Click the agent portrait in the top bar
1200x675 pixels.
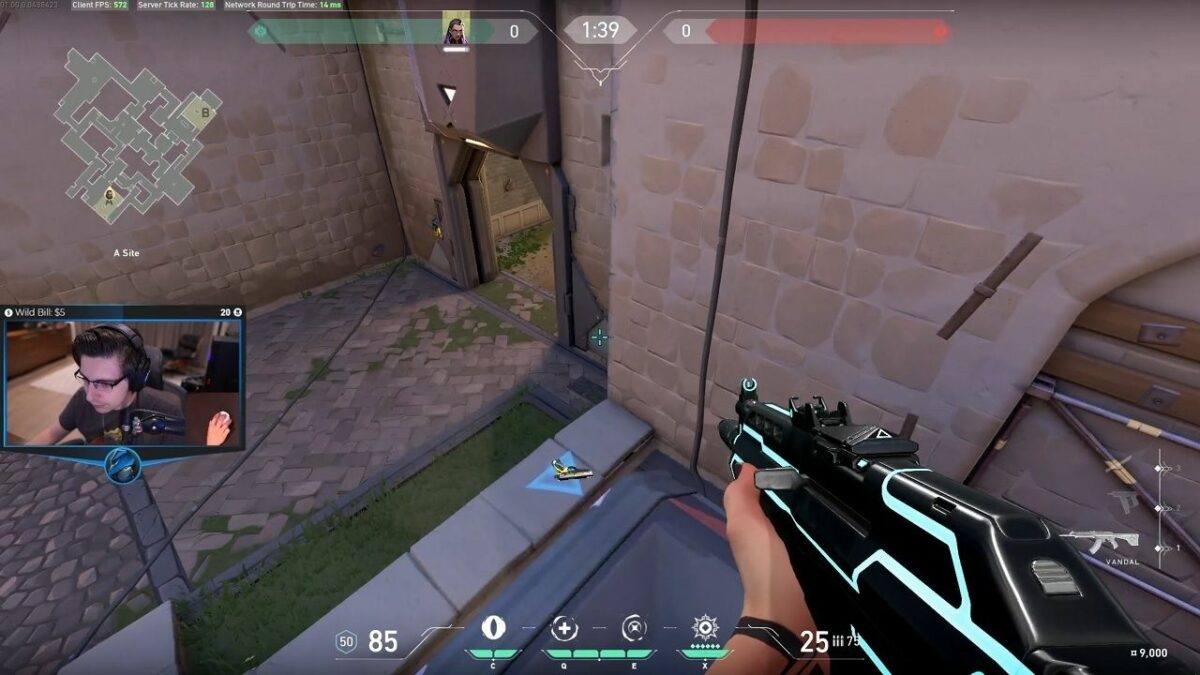pos(455,31)
